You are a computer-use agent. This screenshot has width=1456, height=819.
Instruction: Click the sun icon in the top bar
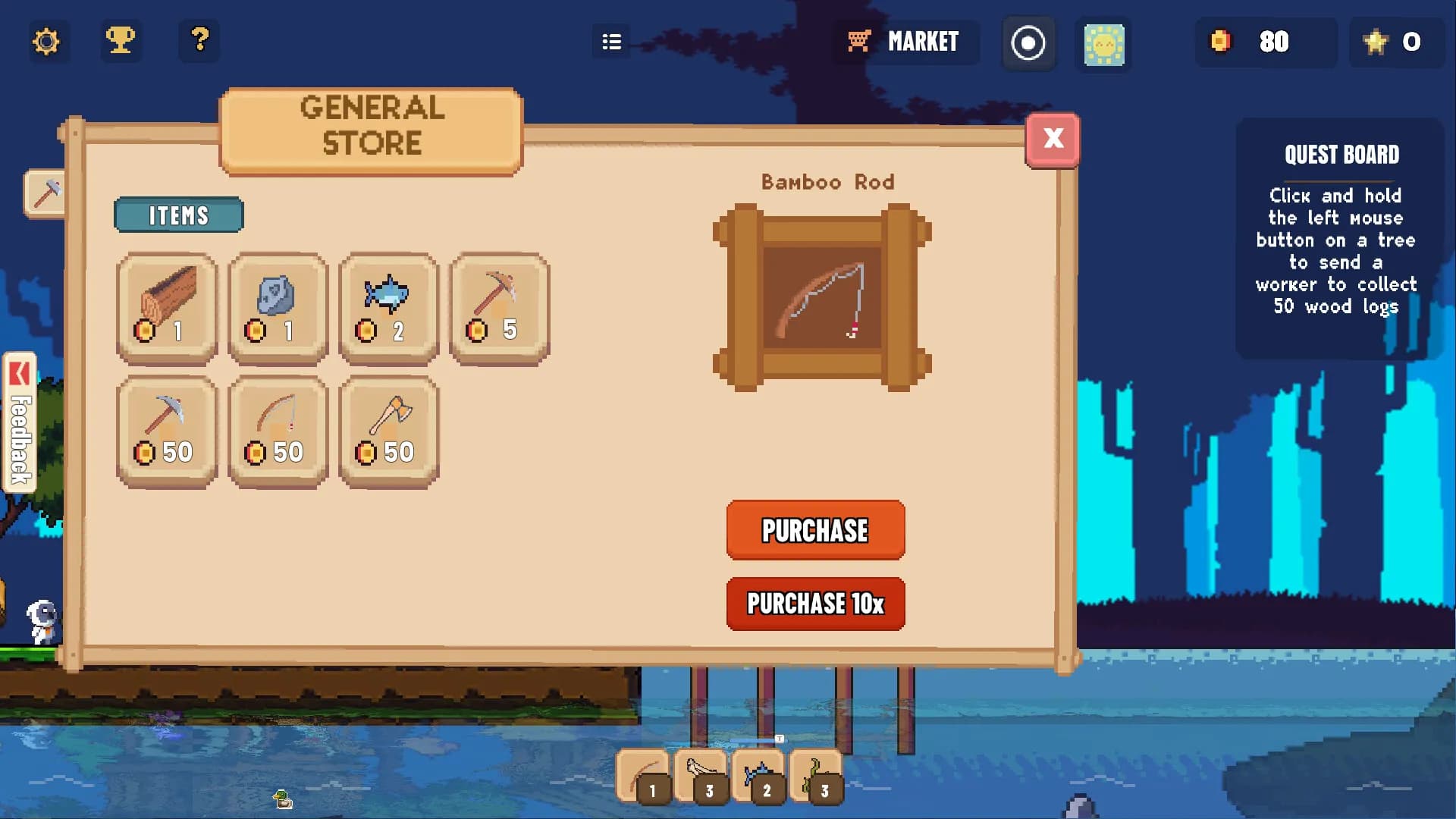point(1103,44)
